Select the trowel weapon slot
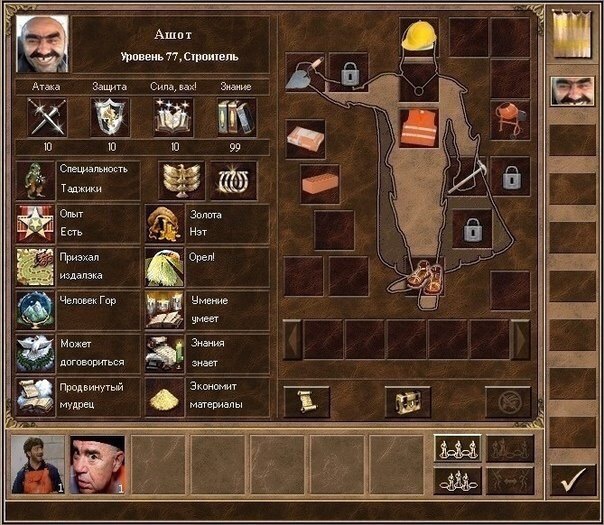604x525 pixels. coord(305,72)
